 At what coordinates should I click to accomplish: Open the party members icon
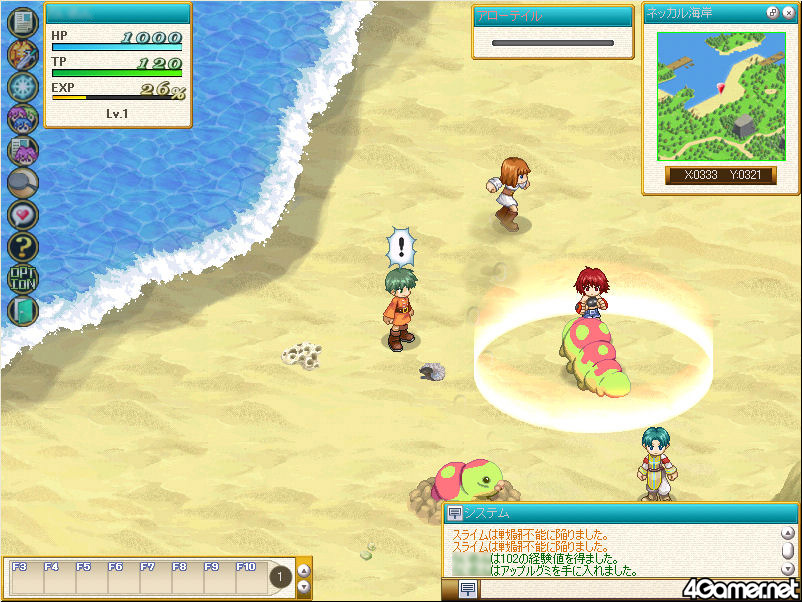pos(22,119)
